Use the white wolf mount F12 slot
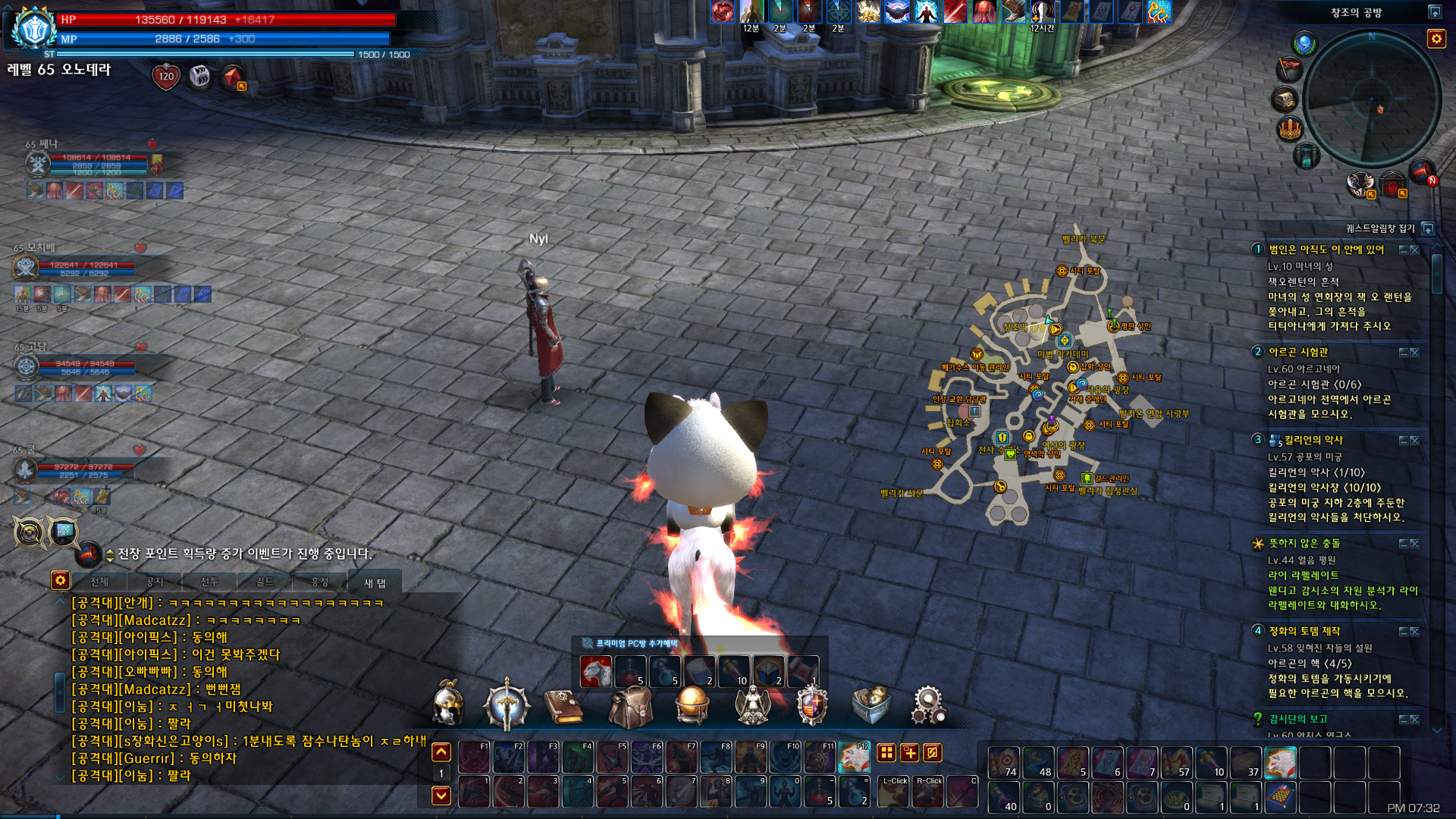Screen dimensions: 1456x819 tap(854, 757)
